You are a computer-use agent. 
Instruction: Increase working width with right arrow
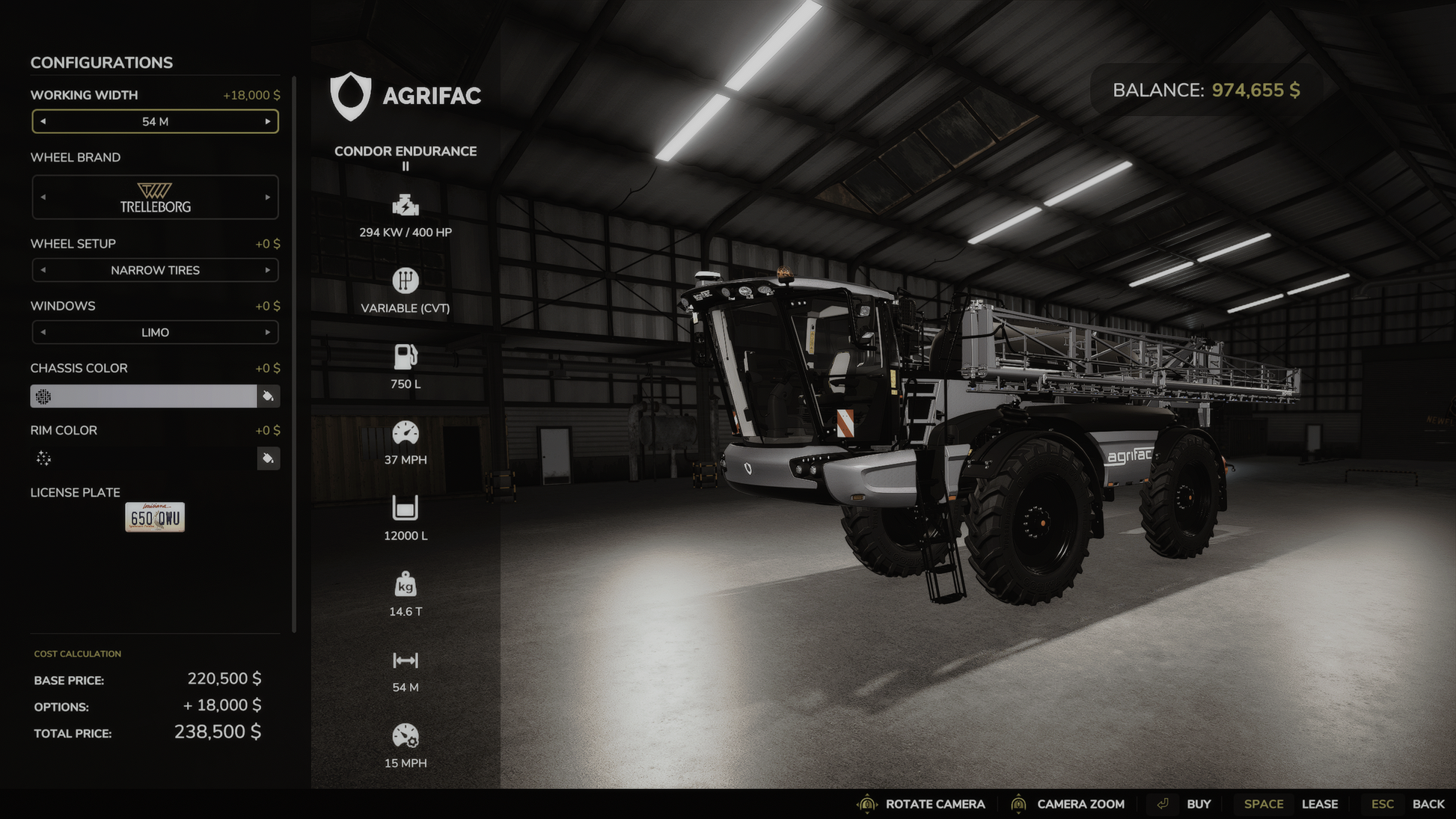tap(267, 121)
